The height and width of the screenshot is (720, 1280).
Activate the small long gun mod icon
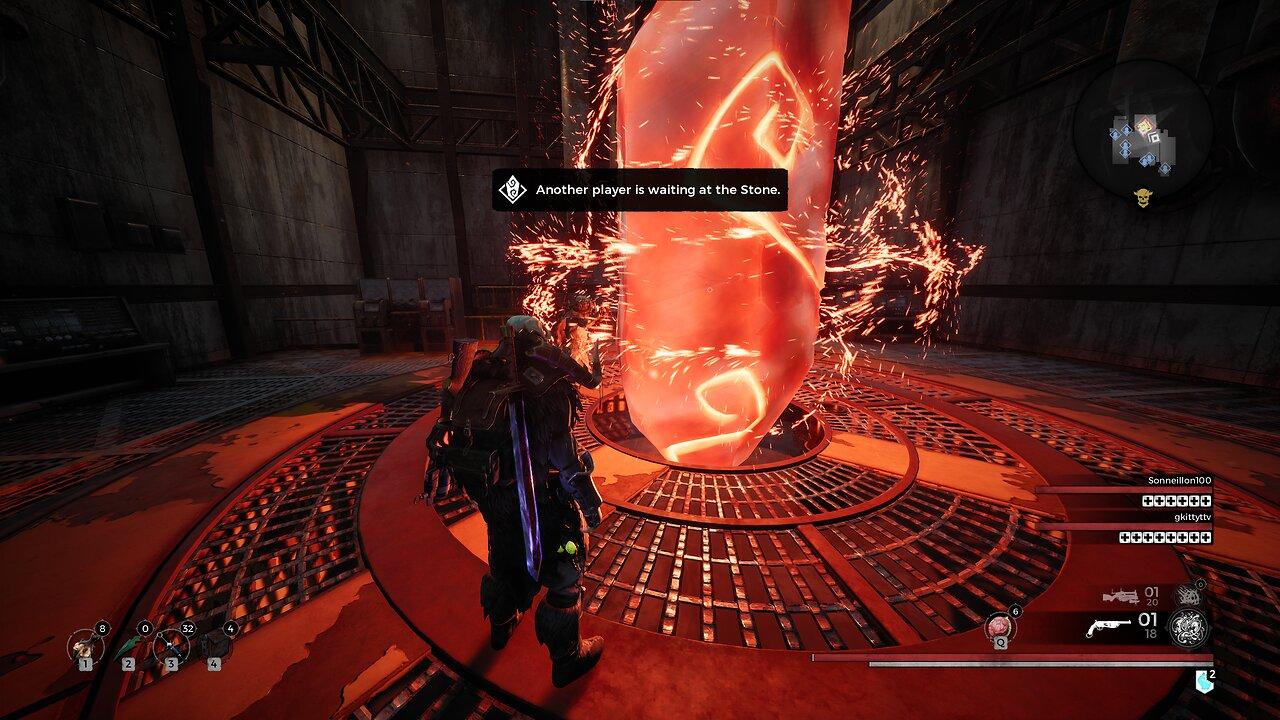pos(1187,596)
